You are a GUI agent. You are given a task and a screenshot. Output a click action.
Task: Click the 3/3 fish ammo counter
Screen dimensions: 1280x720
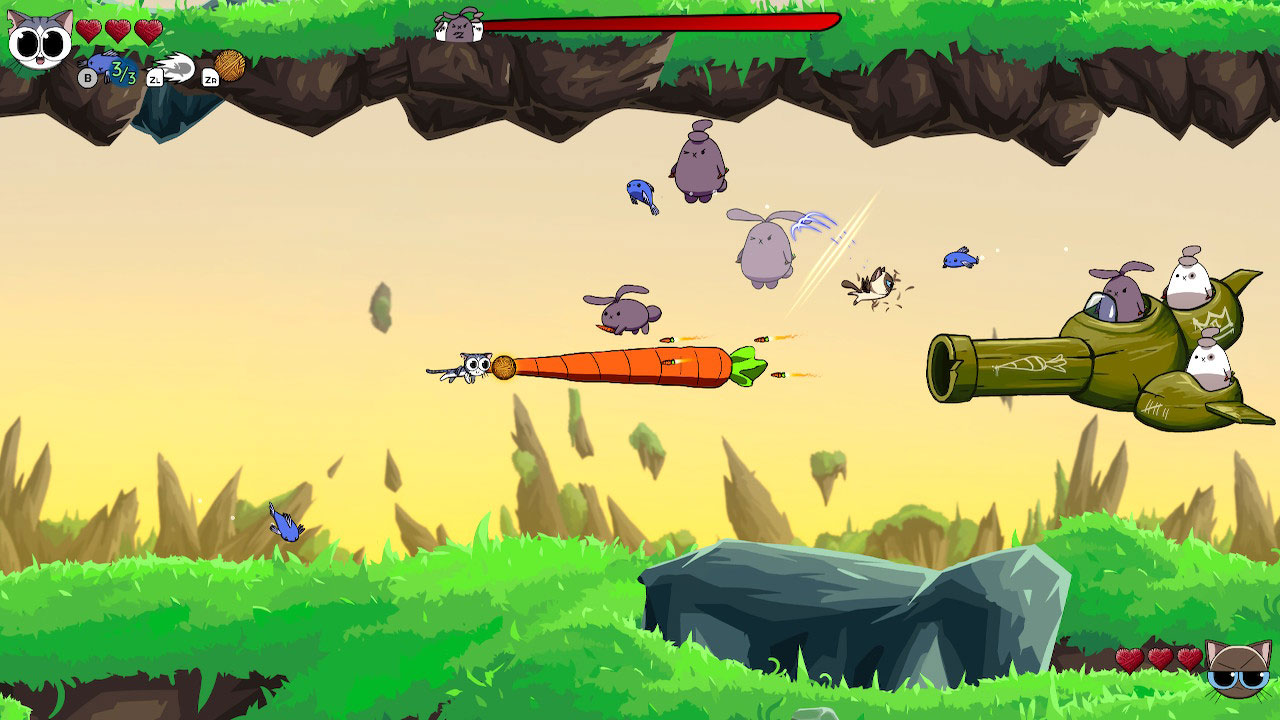click(122, 73)
